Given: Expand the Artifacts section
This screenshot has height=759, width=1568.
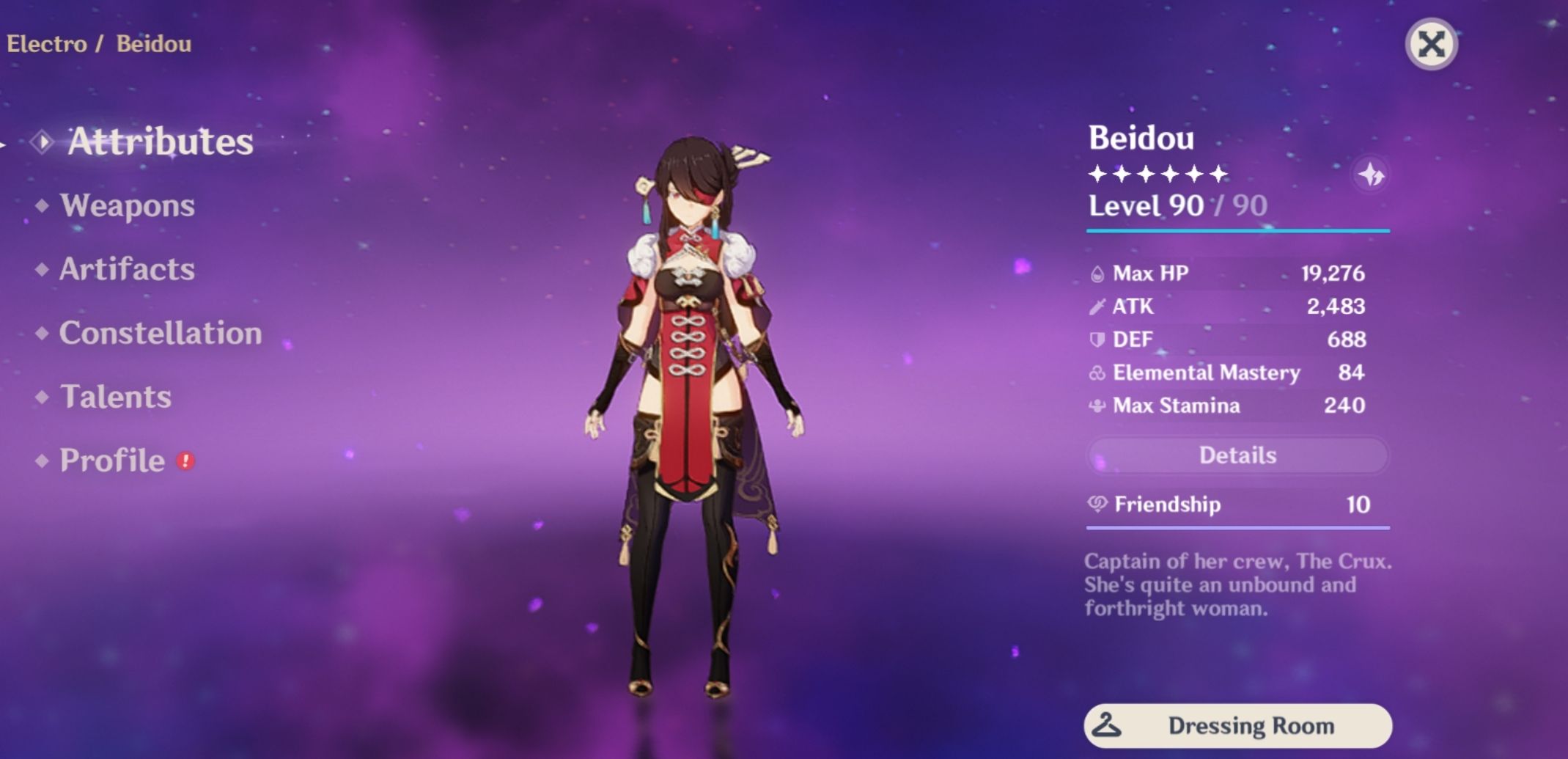Looking at the screenshot, I should 126,270.
